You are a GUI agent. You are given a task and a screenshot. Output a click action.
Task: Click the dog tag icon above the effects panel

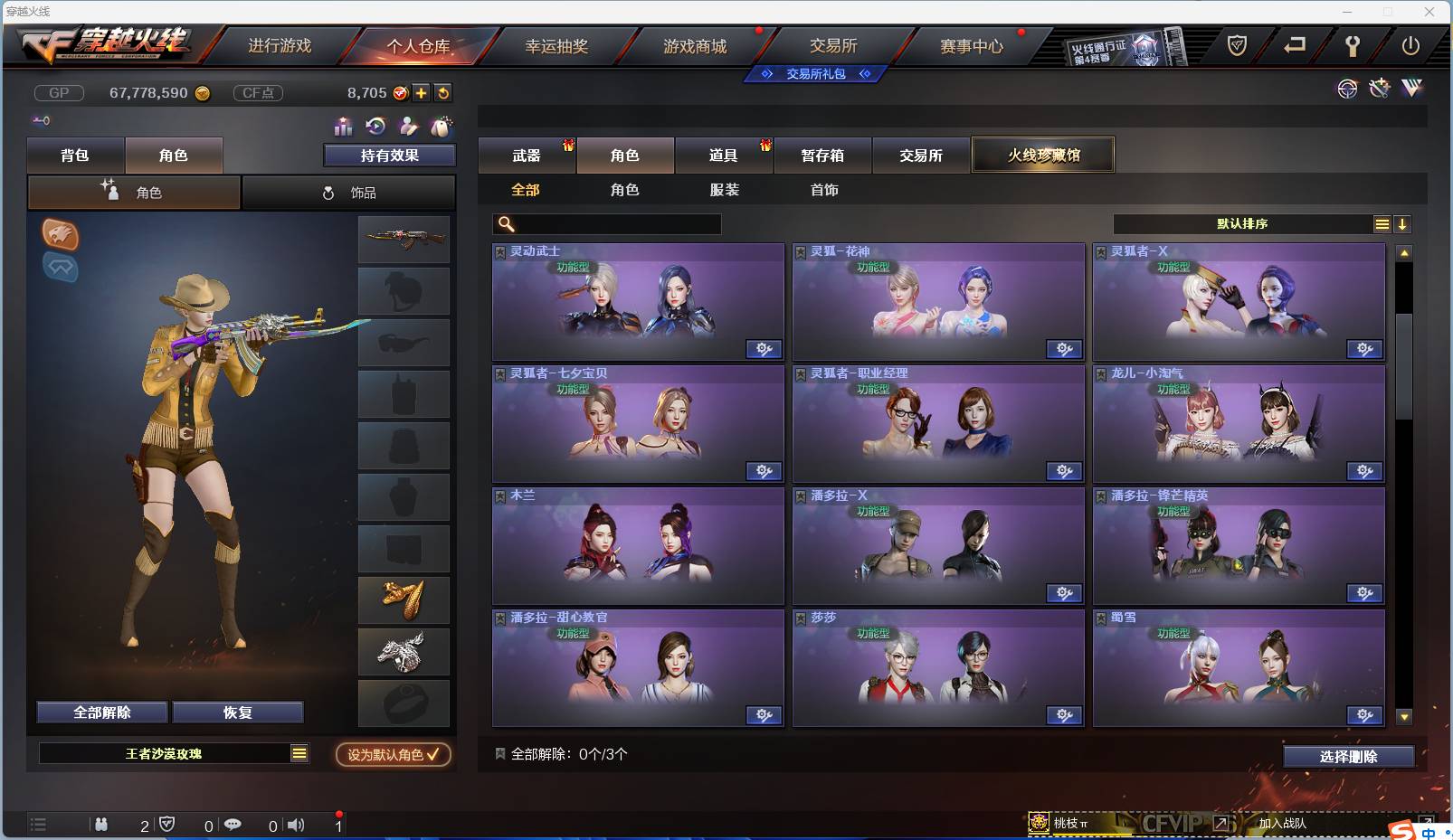tap(441, 127)
